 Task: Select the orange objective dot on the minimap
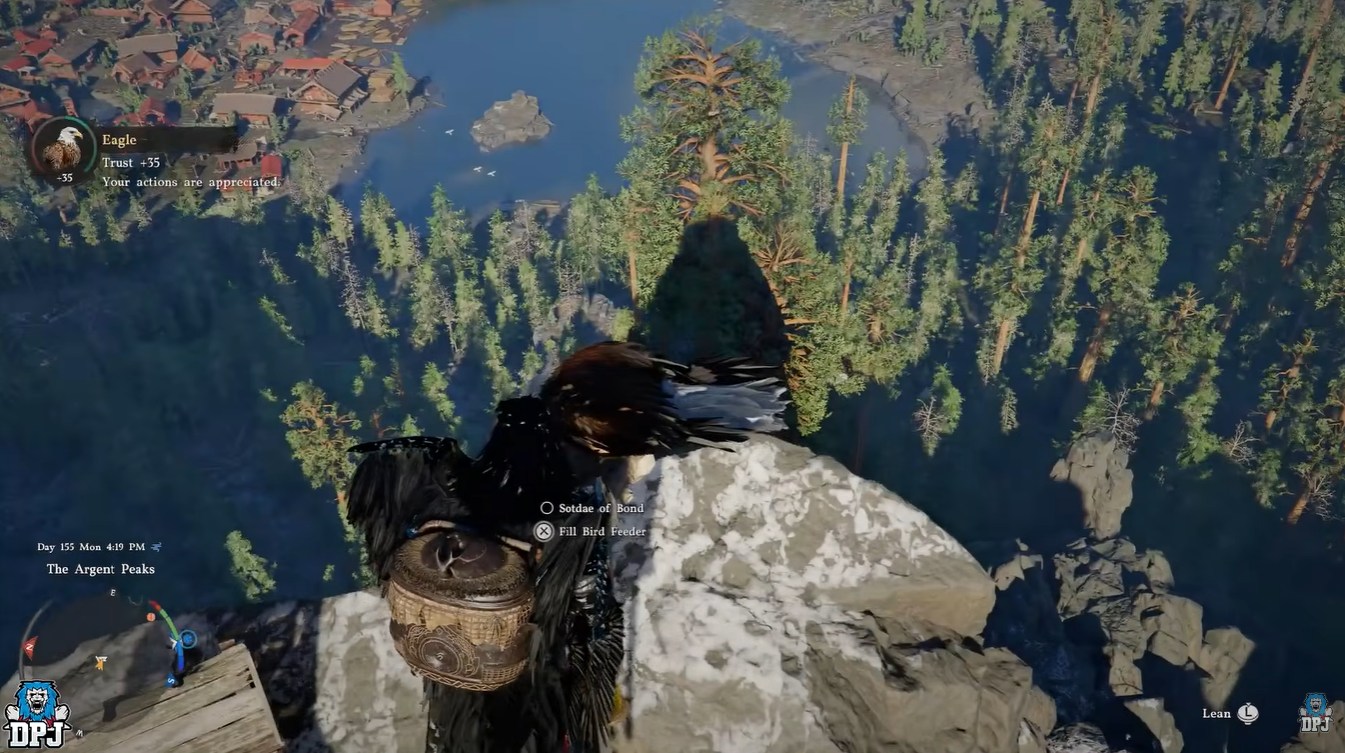pos(151,615)
